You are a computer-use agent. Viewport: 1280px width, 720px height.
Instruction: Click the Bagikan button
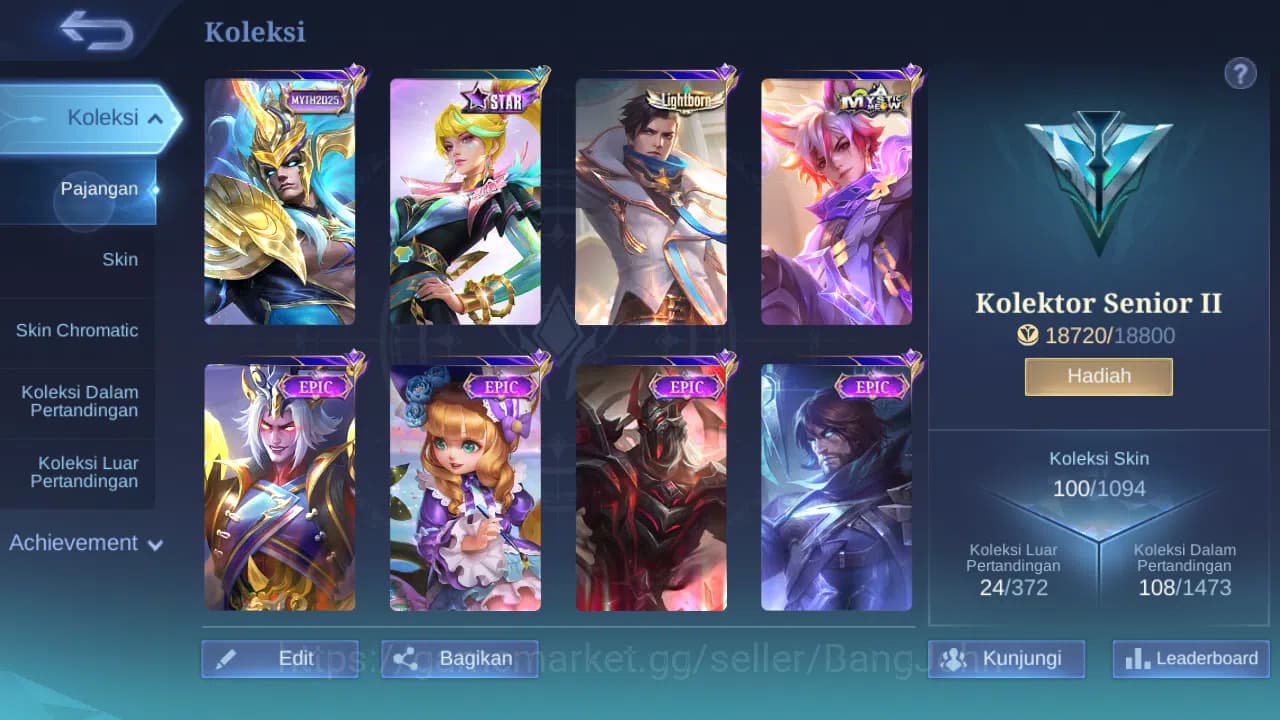pos(460,658)
